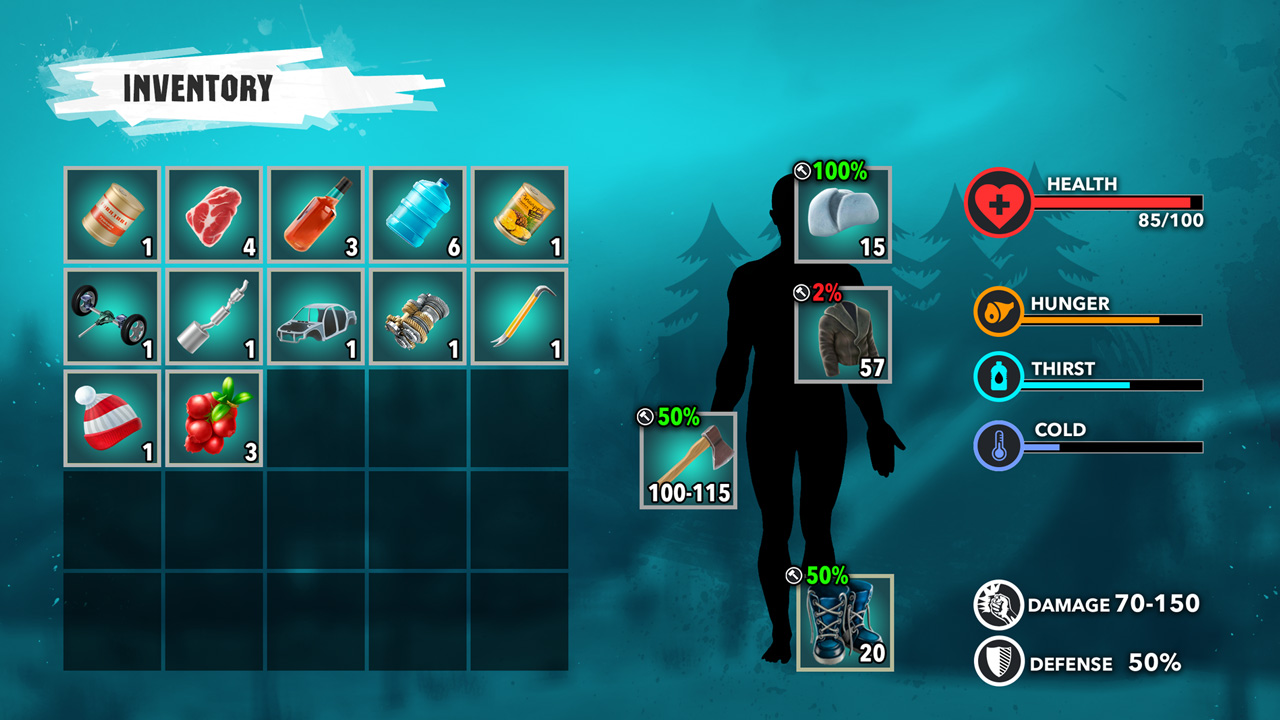This screenshot has height=720, width=1280.
Task: Pick the red winter hat in inventory
Action: [x=110, y=418]
